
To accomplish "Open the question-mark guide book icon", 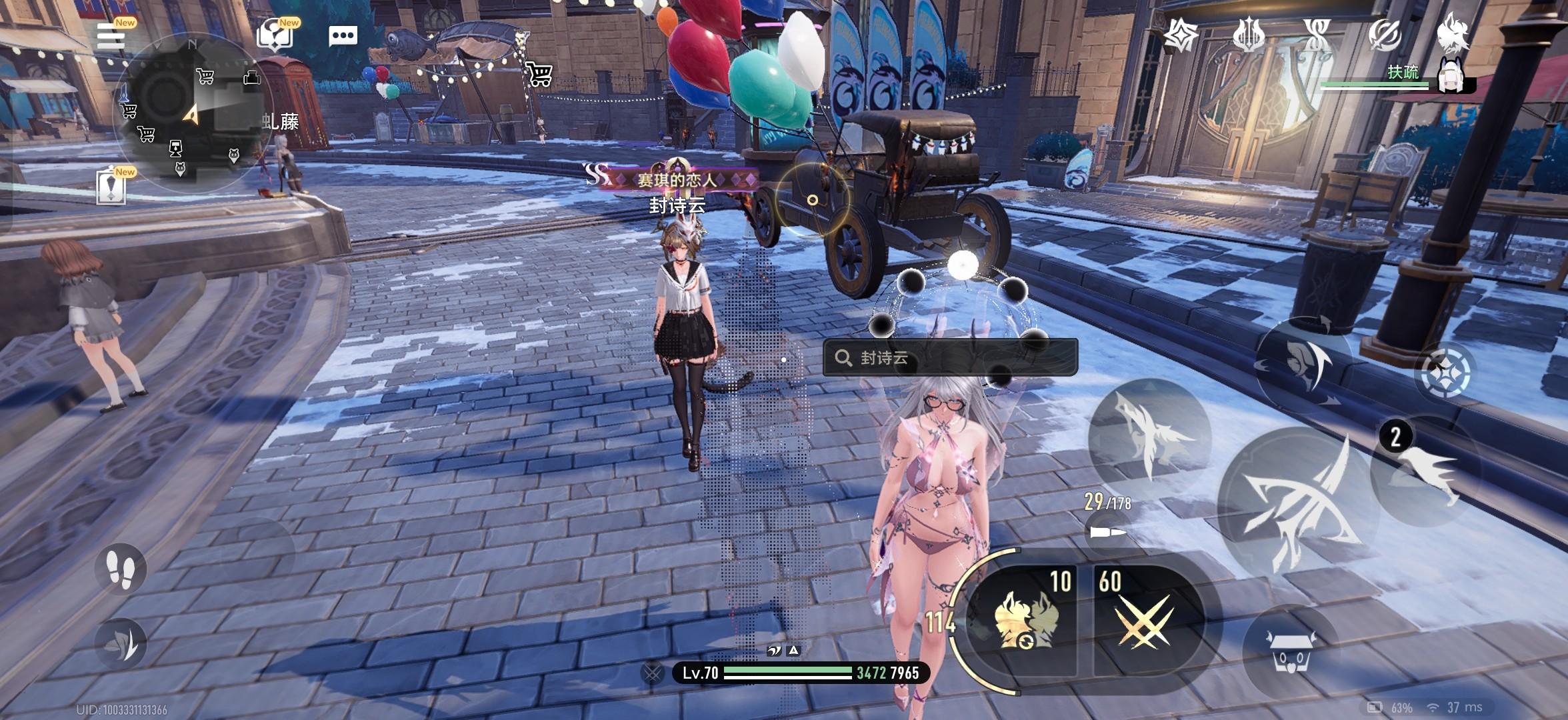I will point(275,36).
